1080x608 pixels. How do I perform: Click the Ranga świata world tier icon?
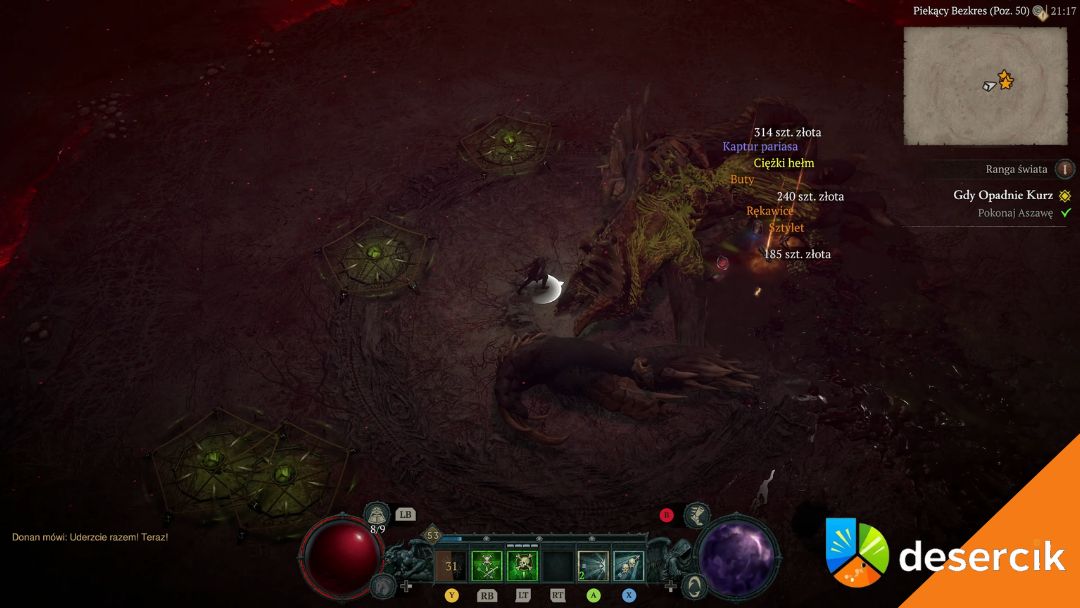click(1065, 170)
